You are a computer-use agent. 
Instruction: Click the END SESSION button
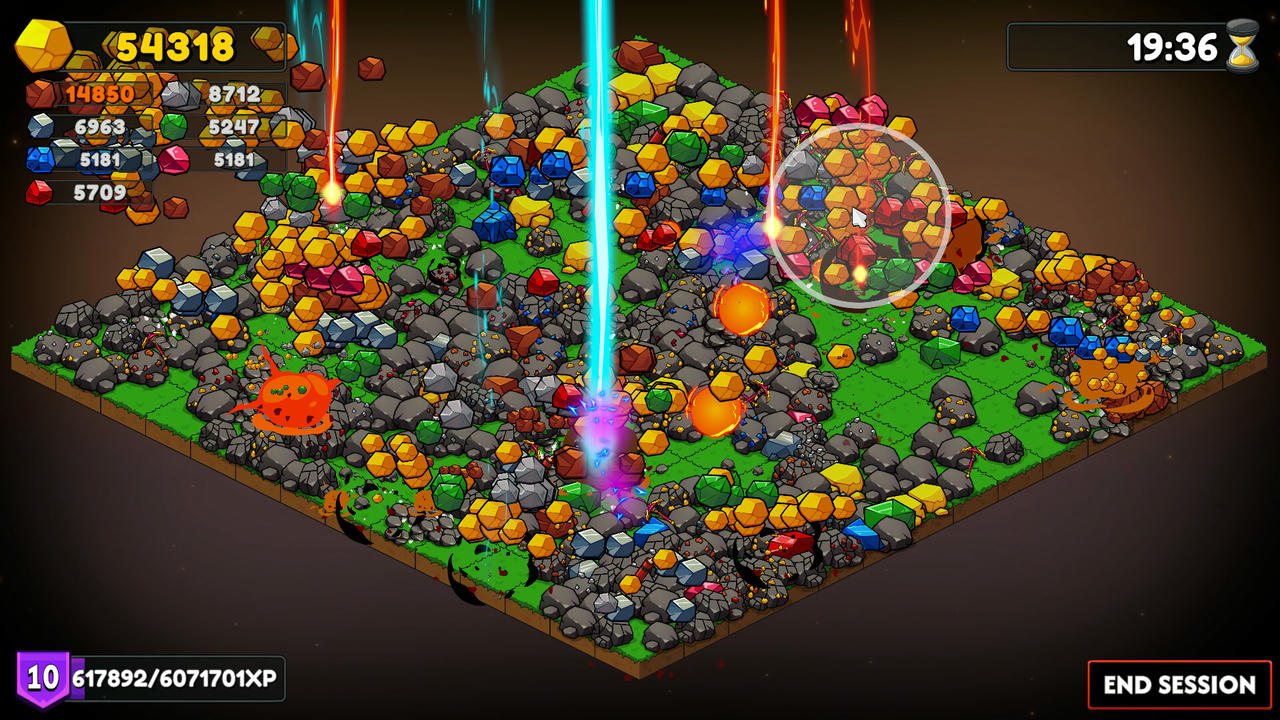tap(1179, 685)
